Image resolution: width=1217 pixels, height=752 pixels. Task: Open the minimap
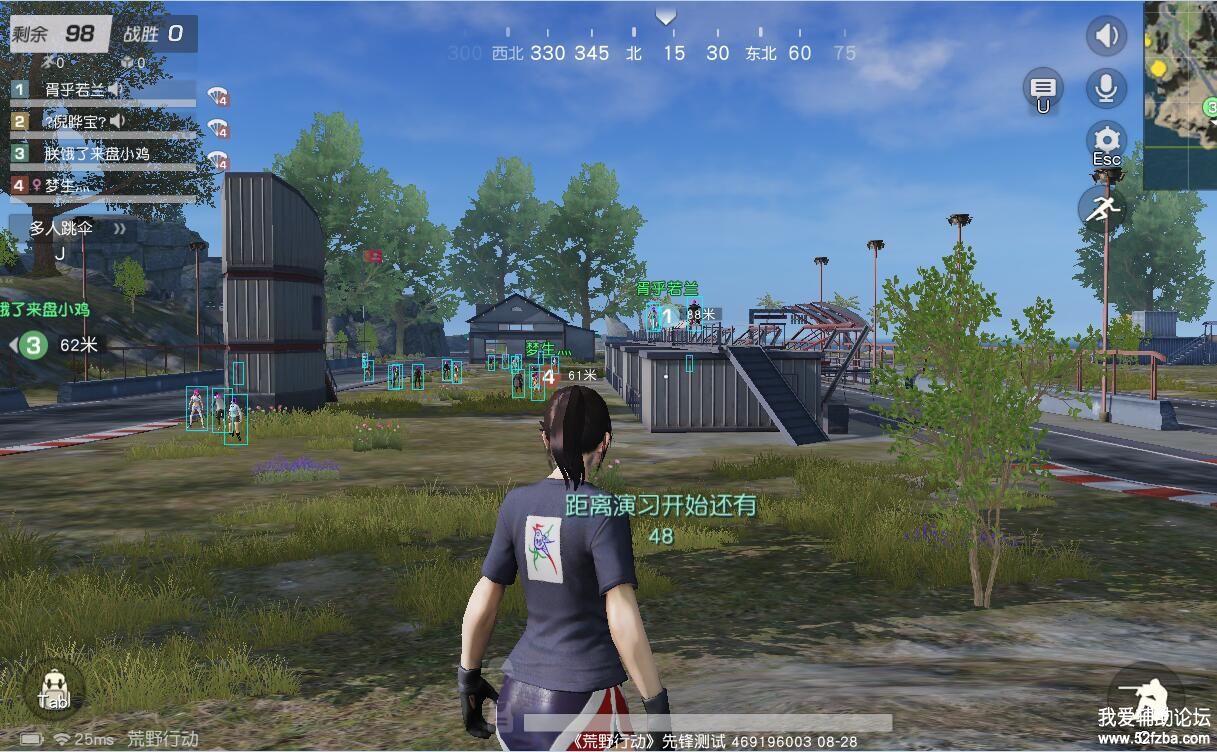click(x=1181, y=95)
